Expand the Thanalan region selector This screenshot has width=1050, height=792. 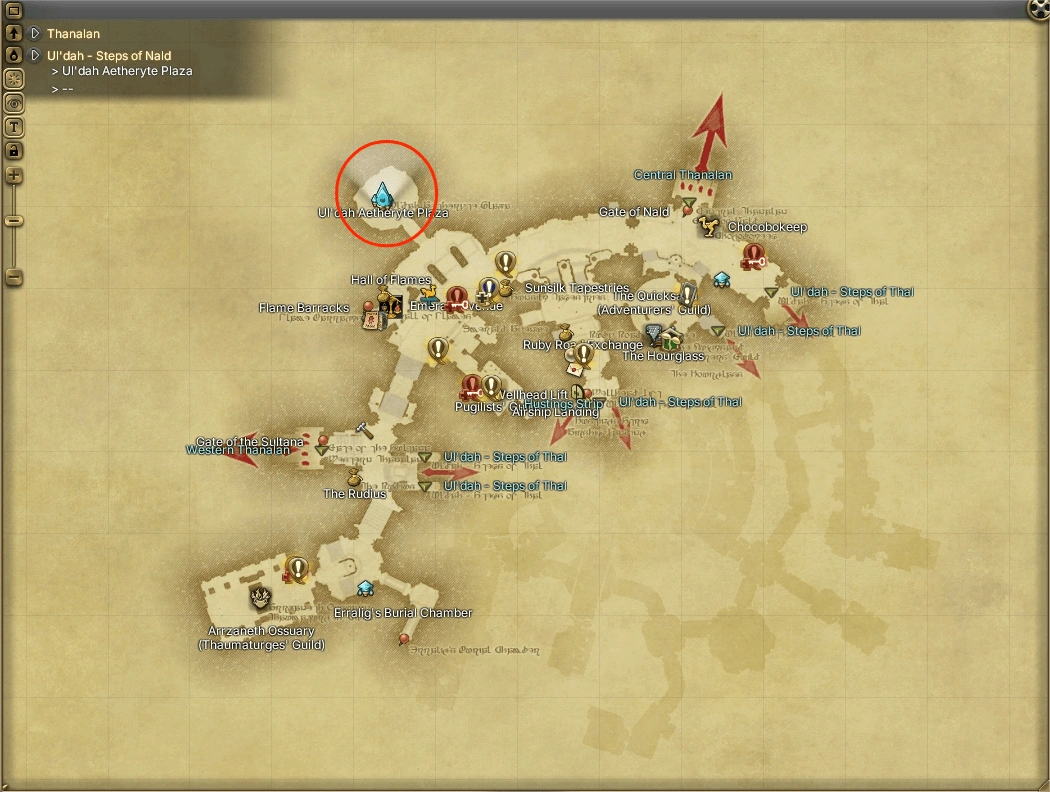35,34
